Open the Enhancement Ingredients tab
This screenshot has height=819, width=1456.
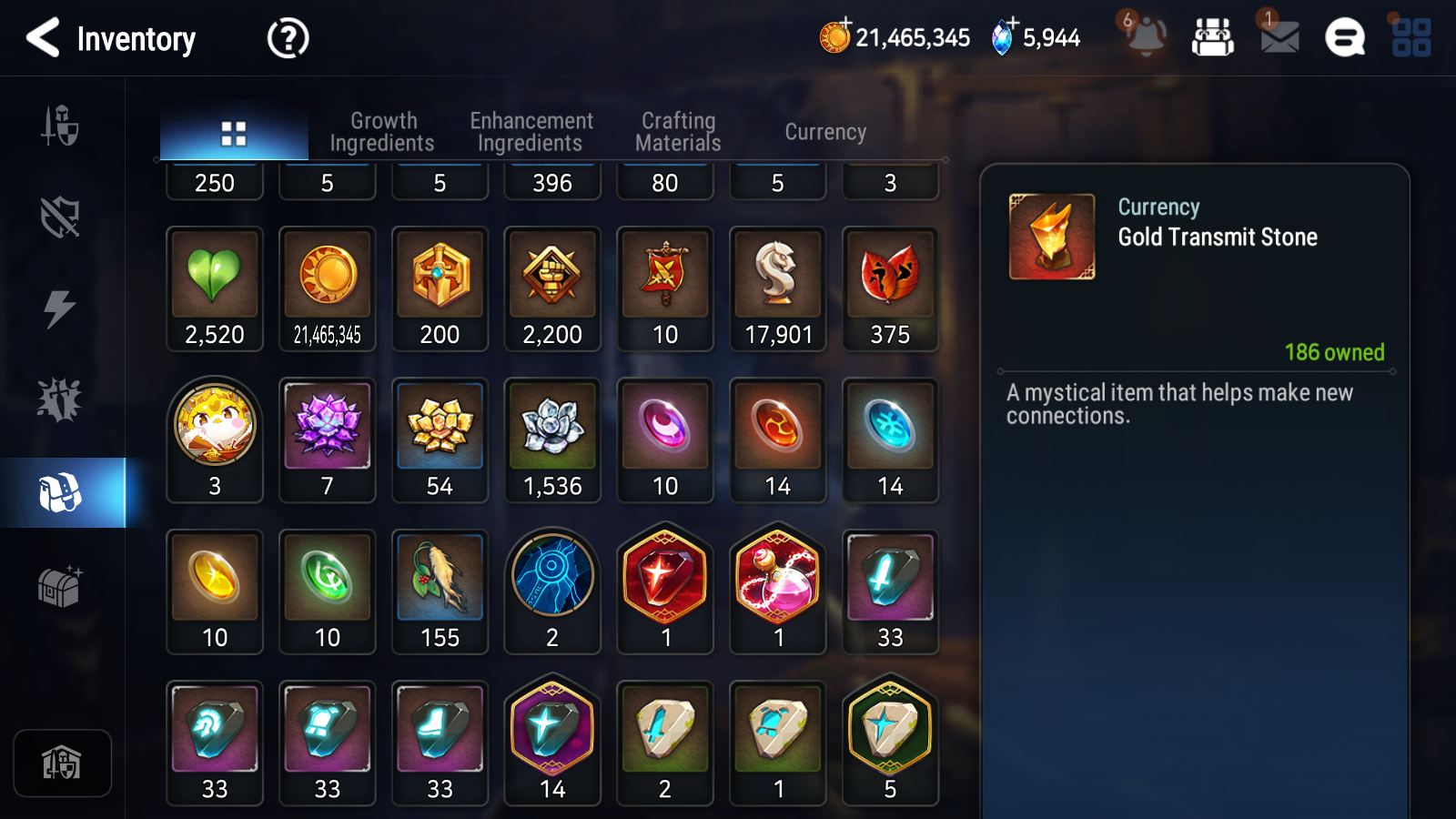(531, 132)
